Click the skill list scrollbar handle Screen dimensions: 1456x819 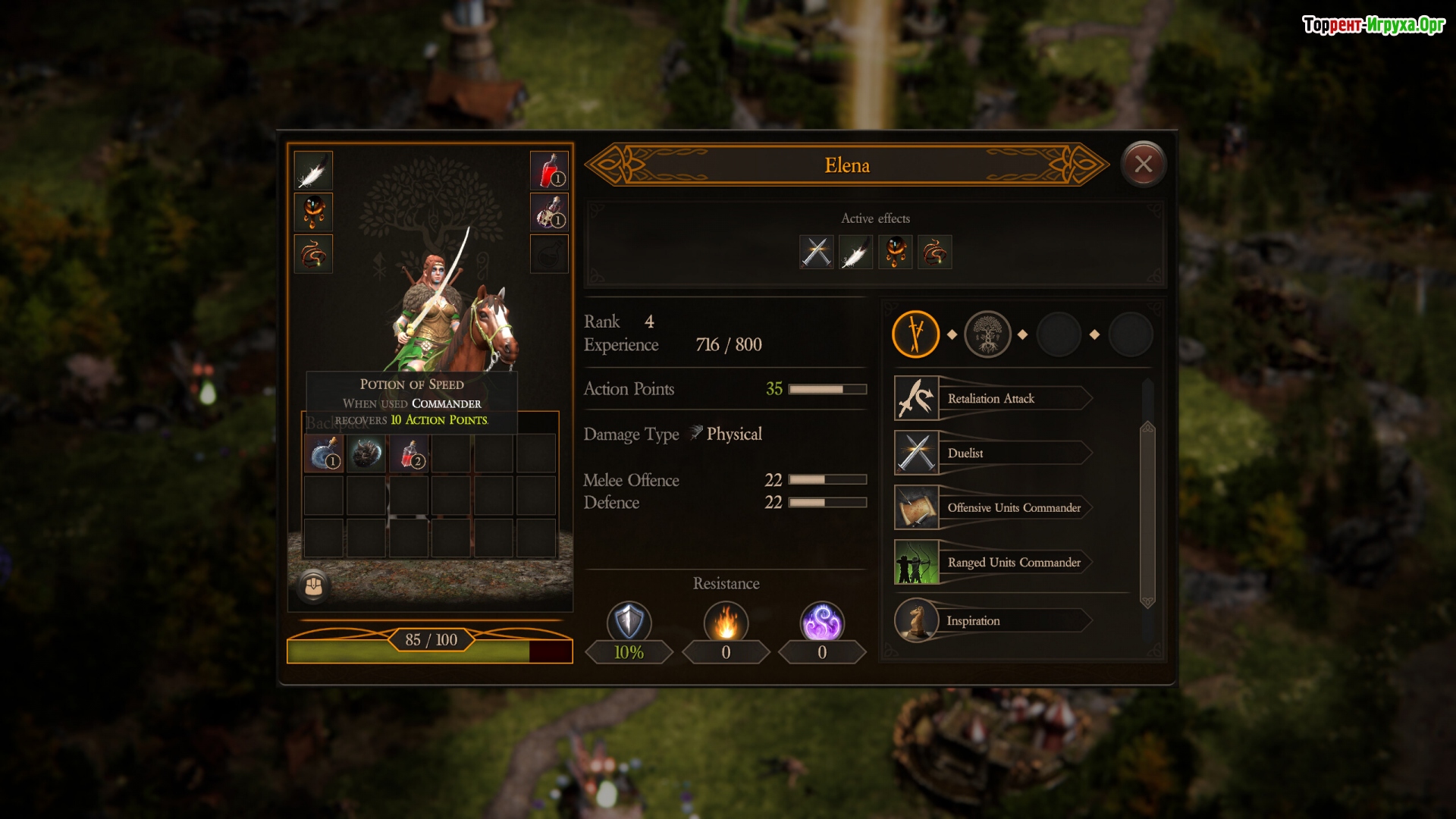coord(1147,514)
